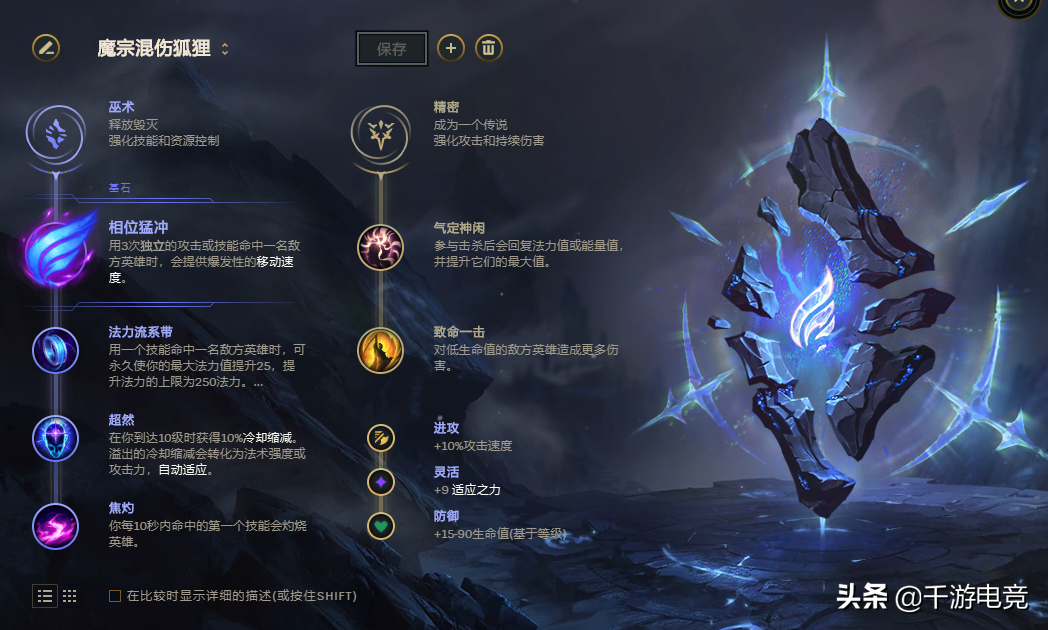Select the 法力流系带 Manaflow Band rune
The width and height of the screenshot is (1048, 630).
(55, 350)
